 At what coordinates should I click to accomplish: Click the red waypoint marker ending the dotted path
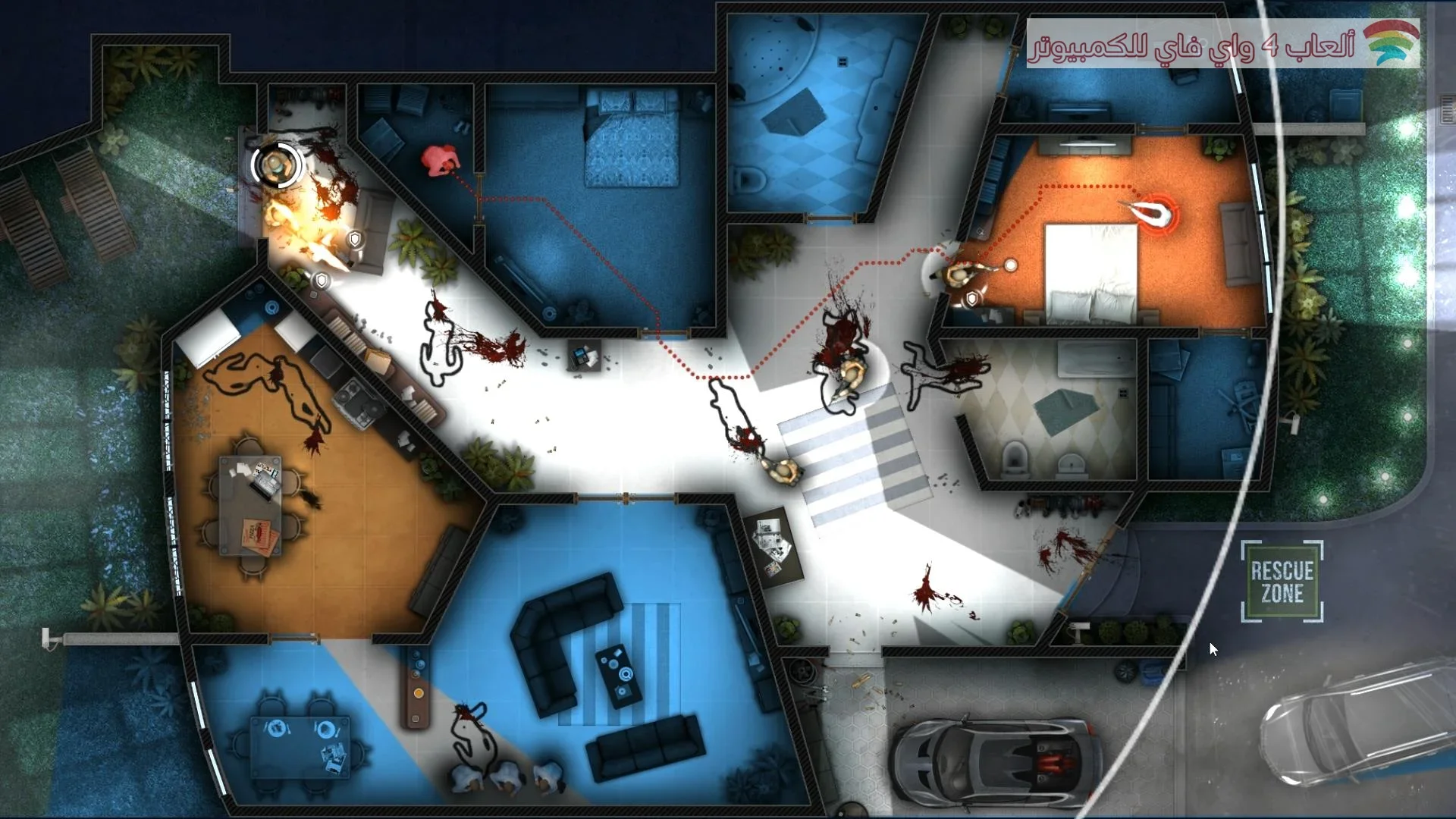point(1156,212)
